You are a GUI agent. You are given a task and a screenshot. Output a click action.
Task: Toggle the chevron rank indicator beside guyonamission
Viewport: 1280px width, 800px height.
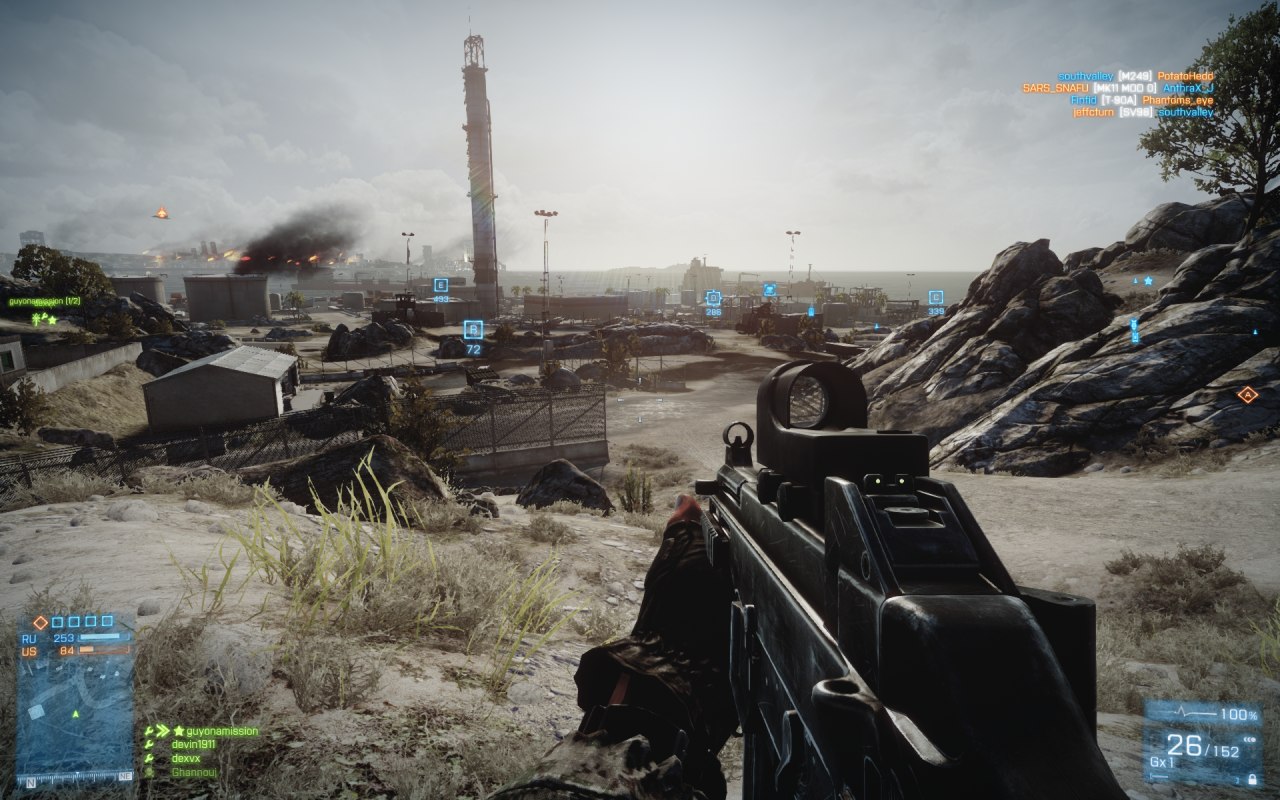pyautogui.click(x=161, y=730)
